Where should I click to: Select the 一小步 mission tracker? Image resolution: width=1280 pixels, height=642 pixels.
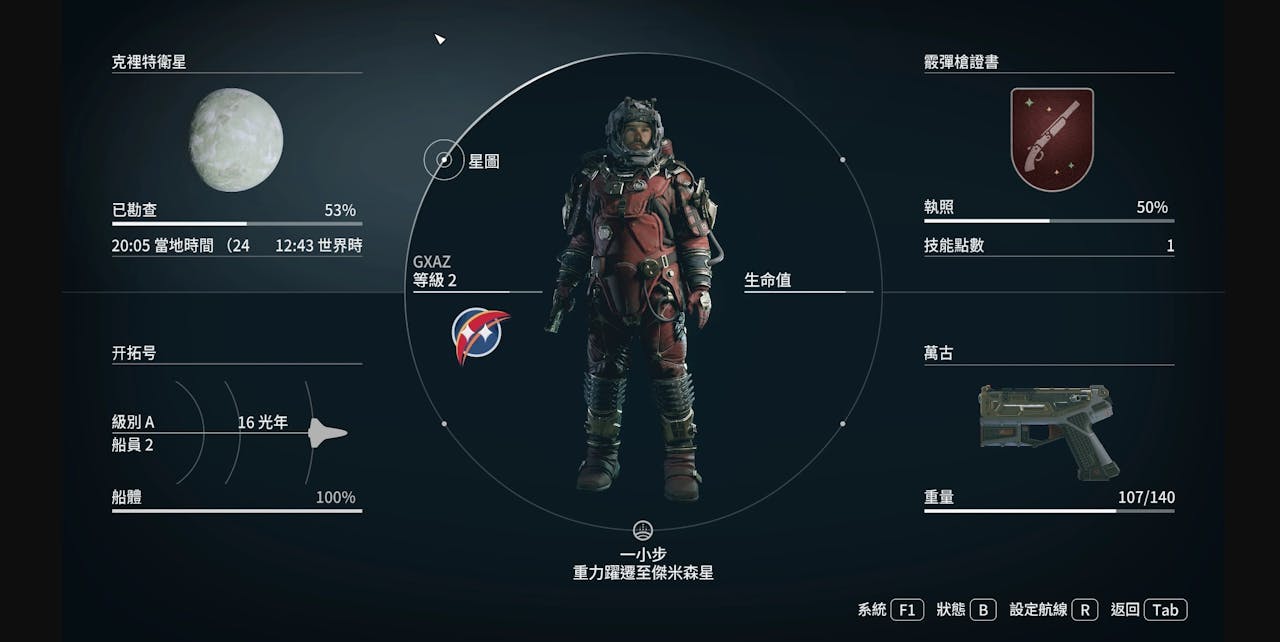[x=643, y=555]
